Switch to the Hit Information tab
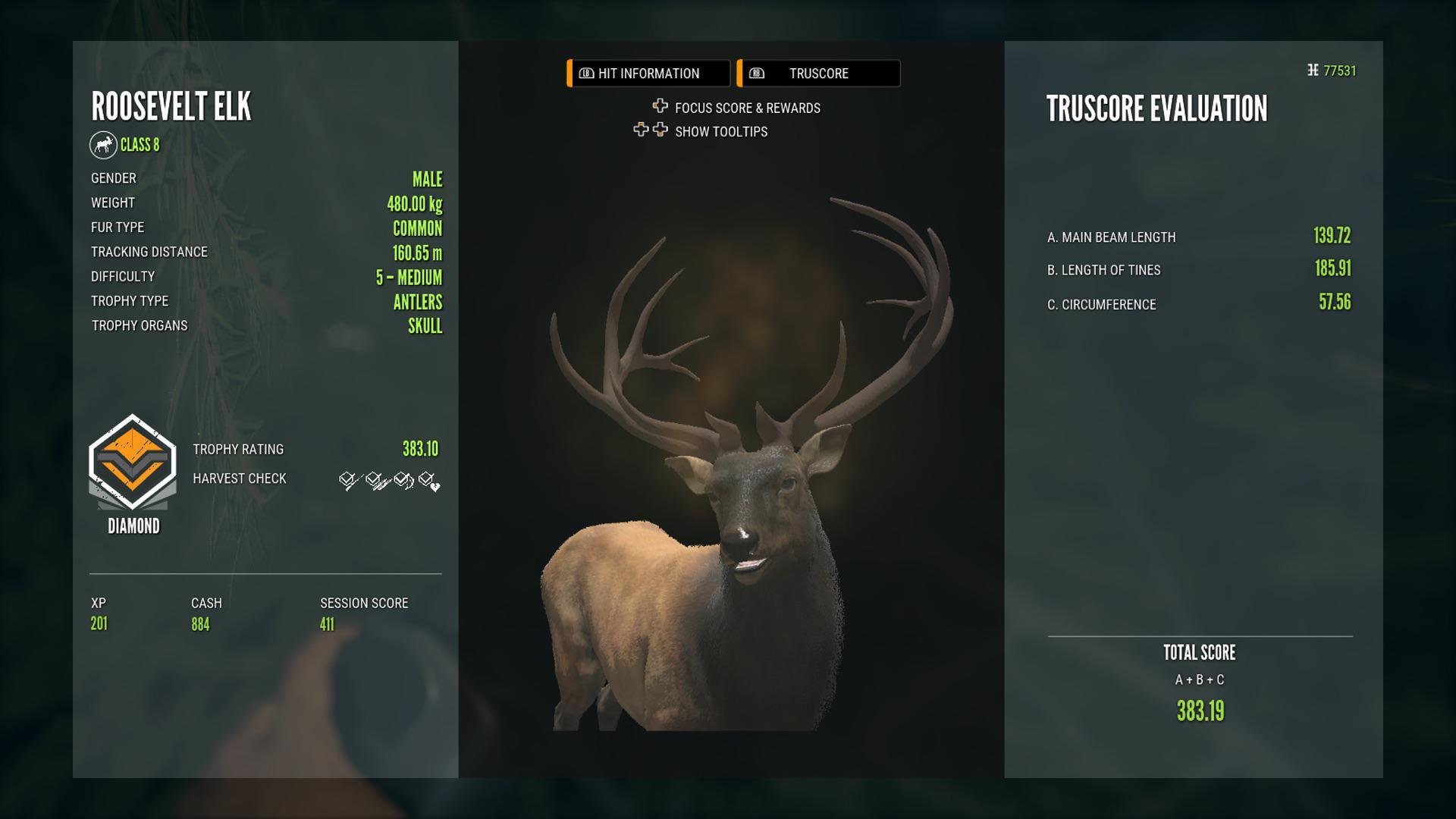Screen dimensions: 1456x819 tap(647, 73)
